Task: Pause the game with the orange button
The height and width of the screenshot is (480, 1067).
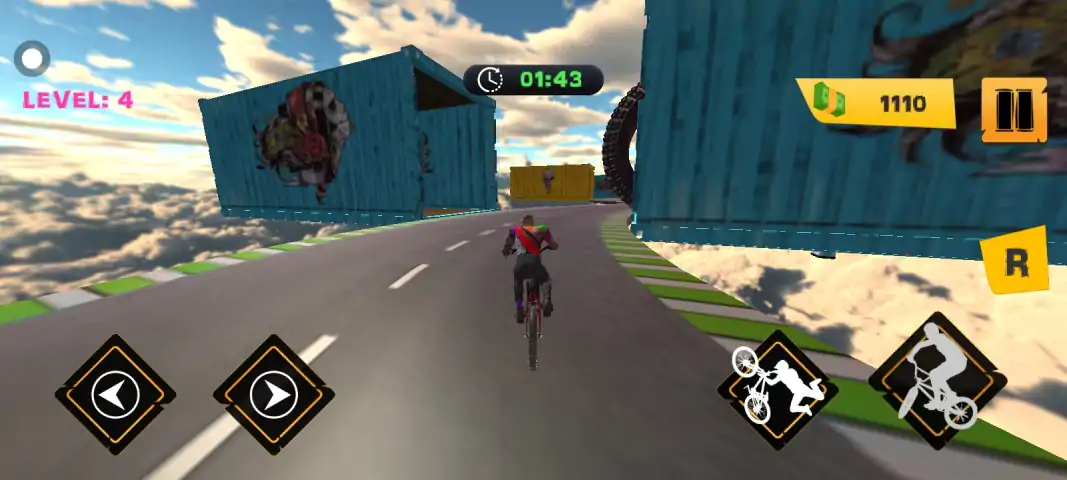Action: [x=1014, y=110]
